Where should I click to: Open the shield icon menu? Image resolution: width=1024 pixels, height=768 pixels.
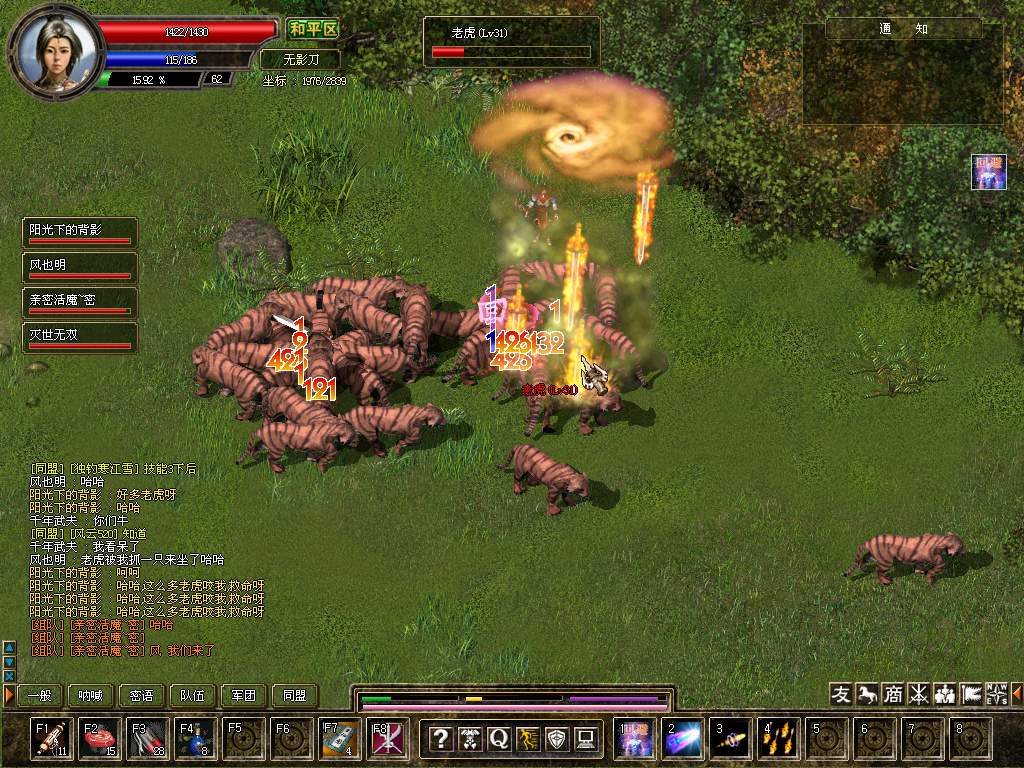pos(557,739)
